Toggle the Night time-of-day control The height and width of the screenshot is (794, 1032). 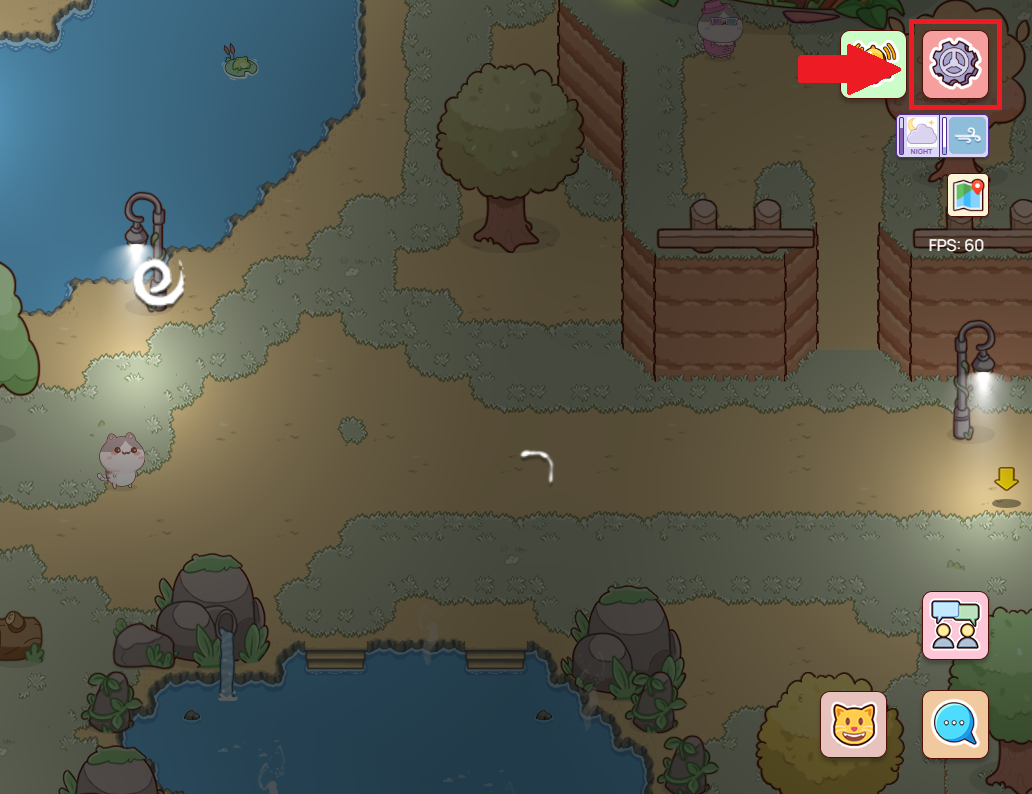920,136
